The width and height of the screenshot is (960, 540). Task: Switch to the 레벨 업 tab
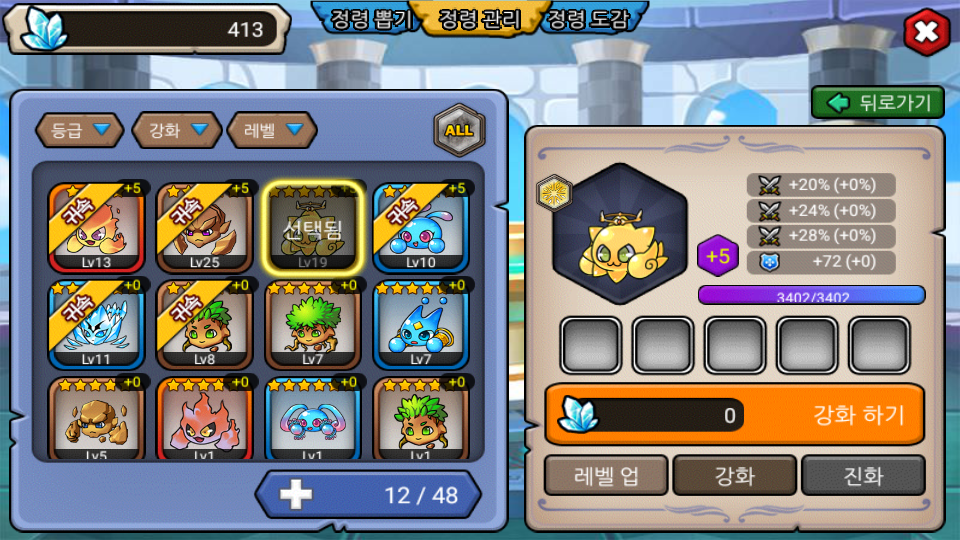(x=605, y=475)
